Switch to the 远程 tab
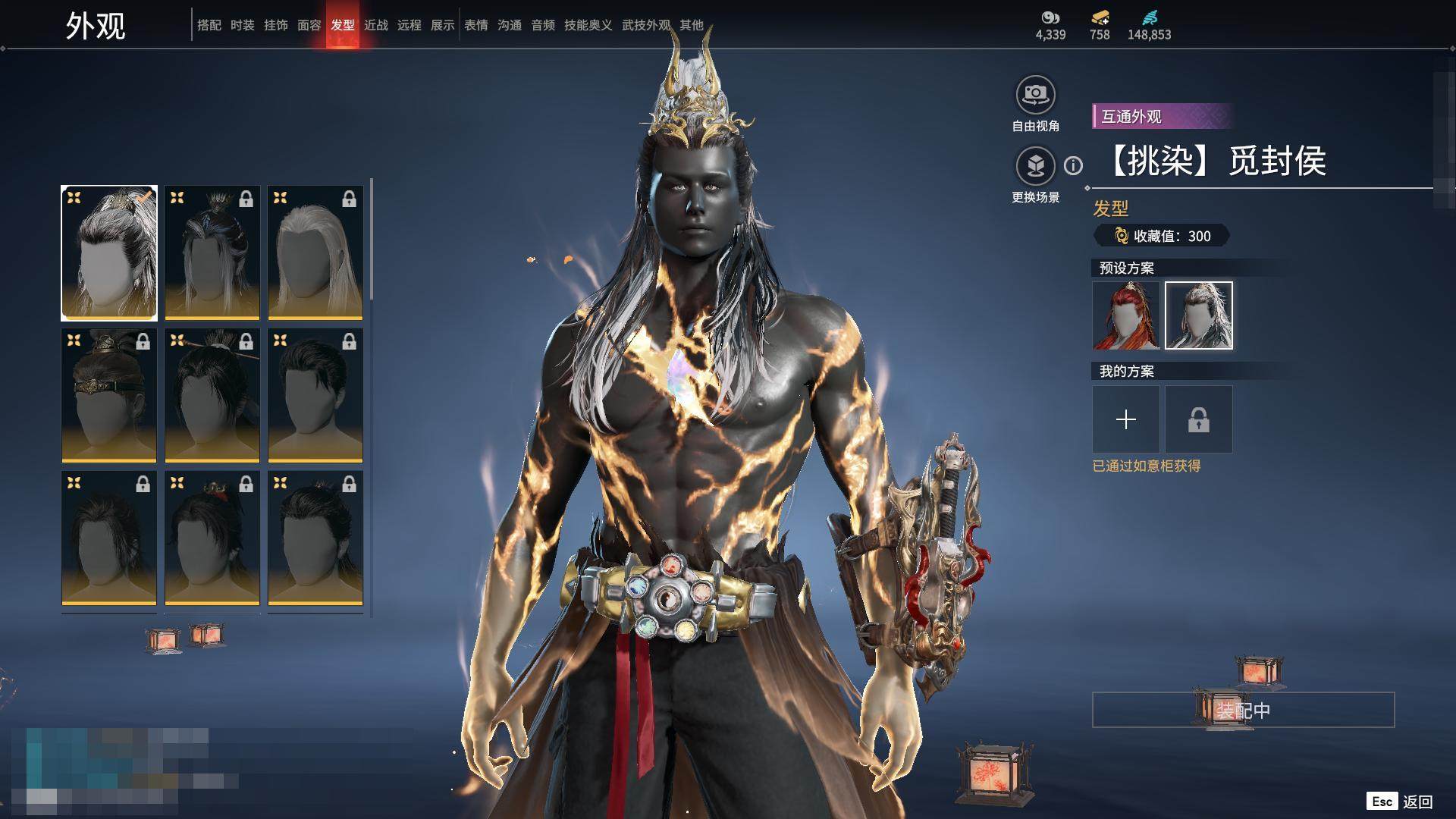1456x819 pixels. (409, 25)
